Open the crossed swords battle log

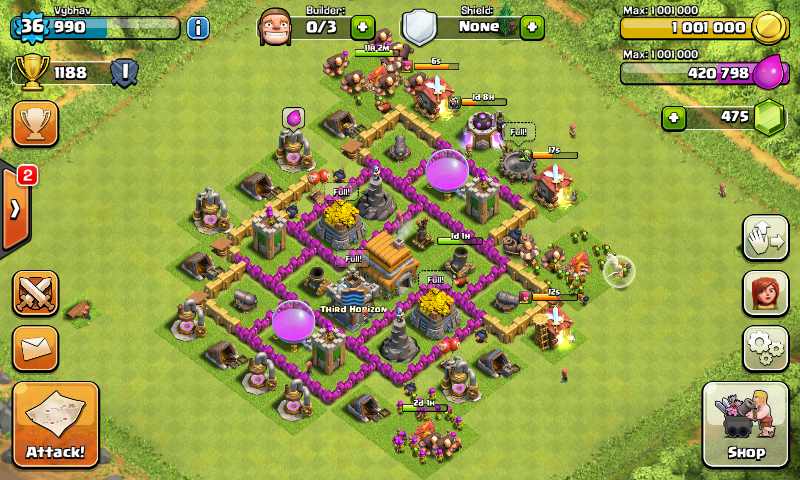click(35, 294)
